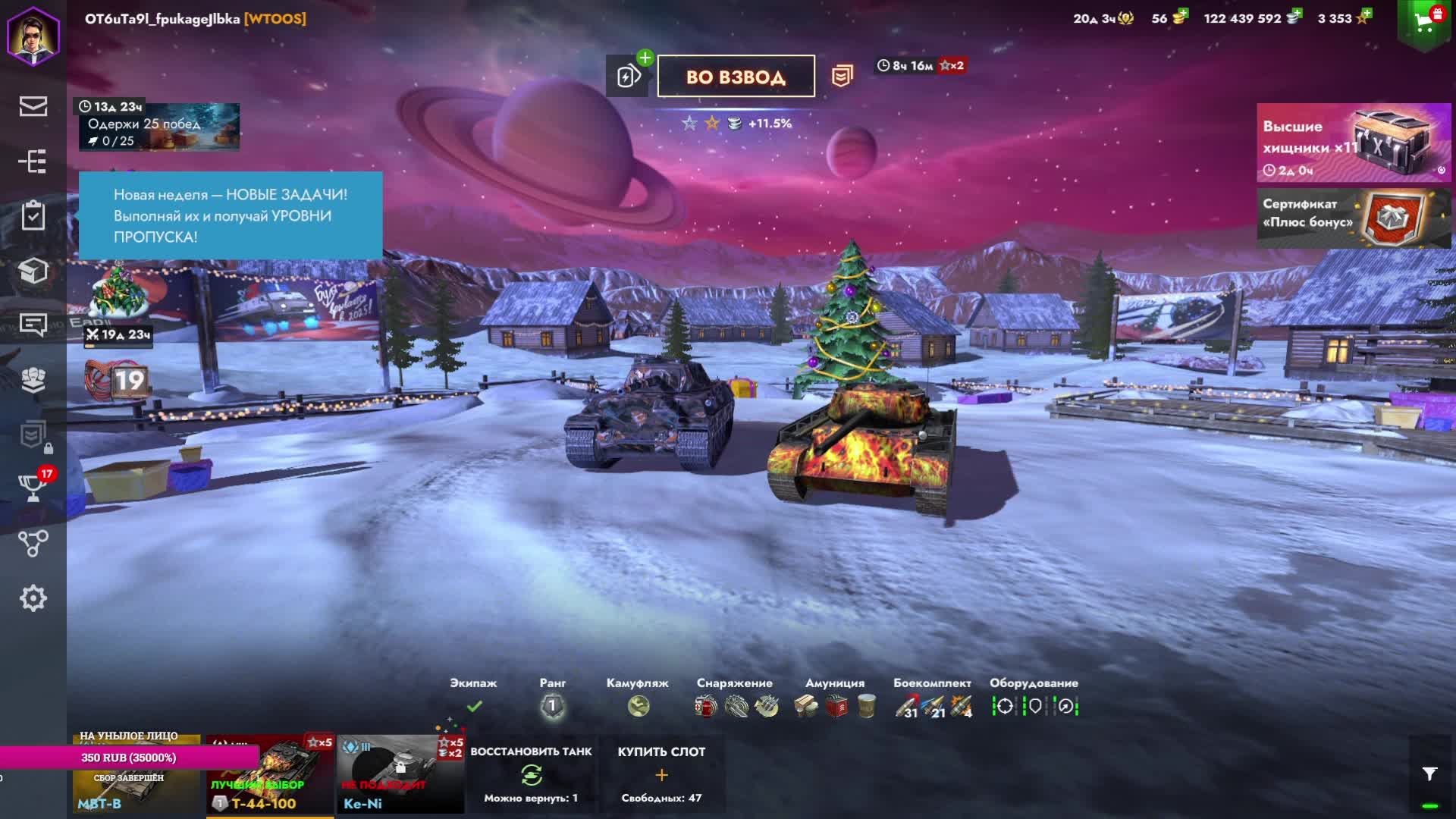This screenshot has width=1456, height=819.
Task: Click ВОССТАНОВИТЬ ТАНК restore button
Action: (531, 775)
